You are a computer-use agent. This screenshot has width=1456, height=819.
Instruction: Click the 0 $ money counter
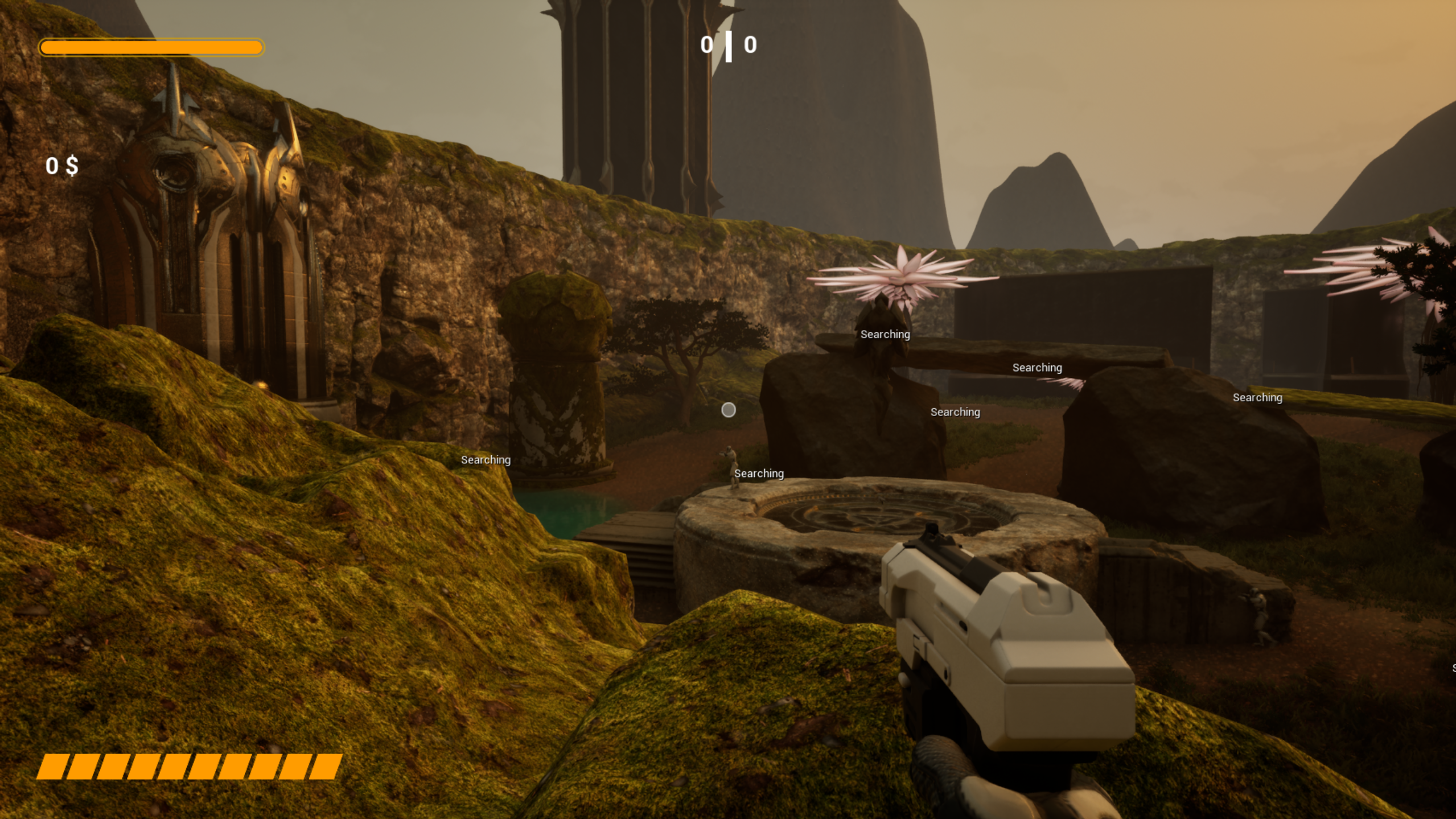pyautogui.click(x=61, y=167)
